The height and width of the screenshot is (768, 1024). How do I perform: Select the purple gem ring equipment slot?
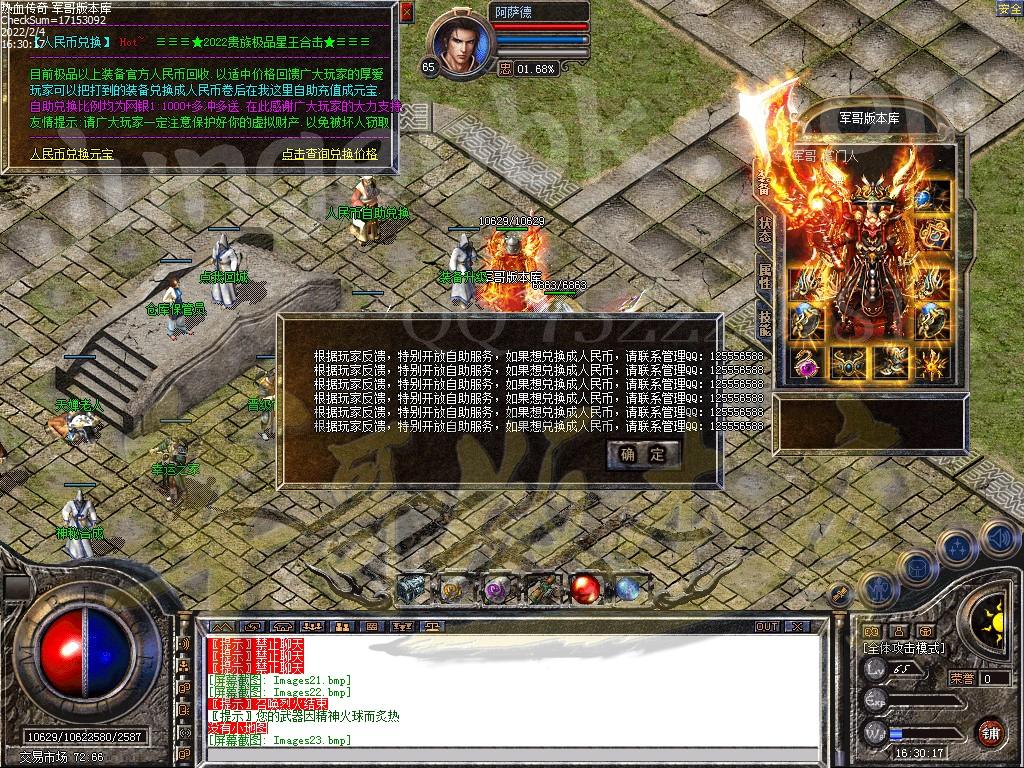806,364
